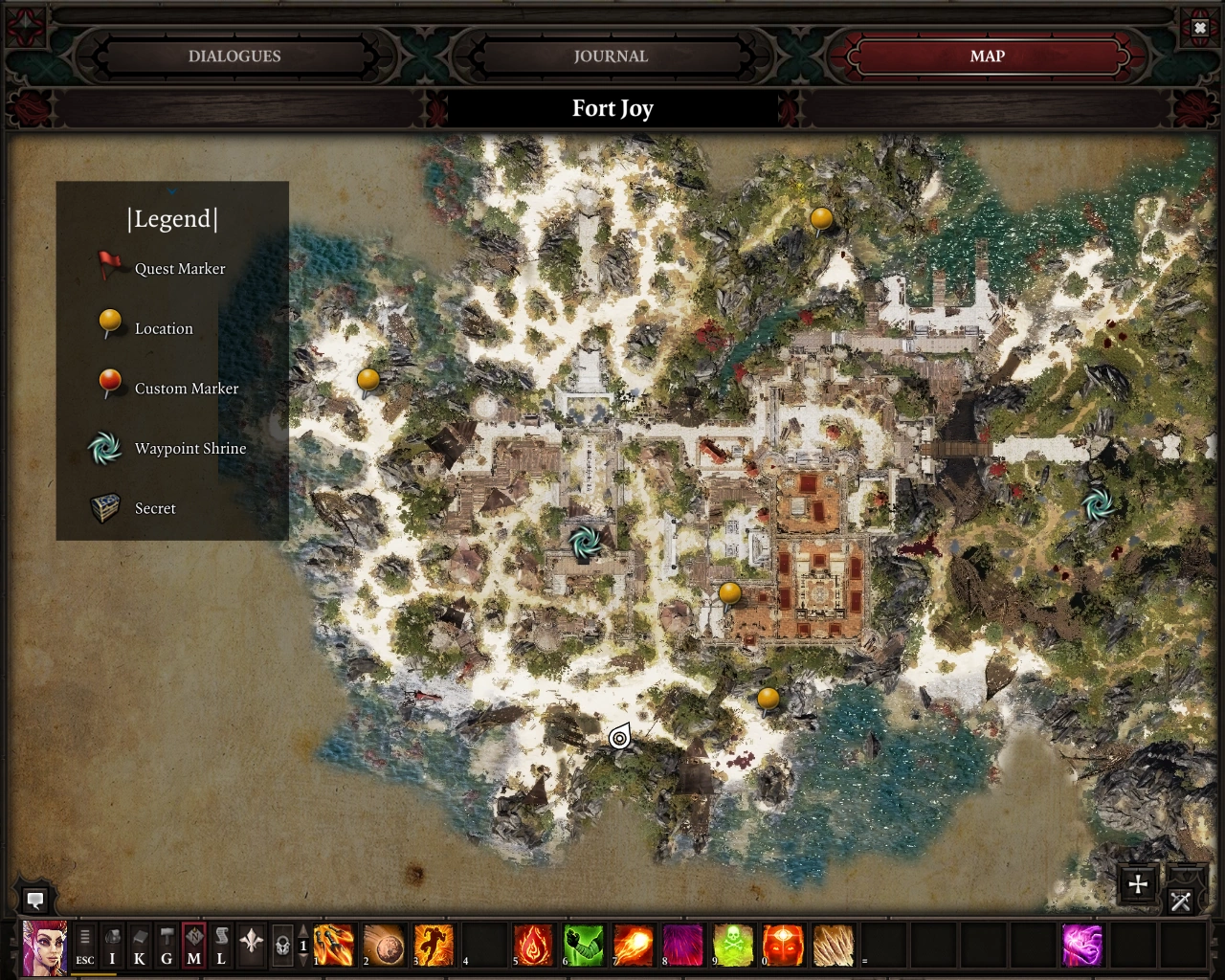Open the ESC game menu button

click(85, 946)
